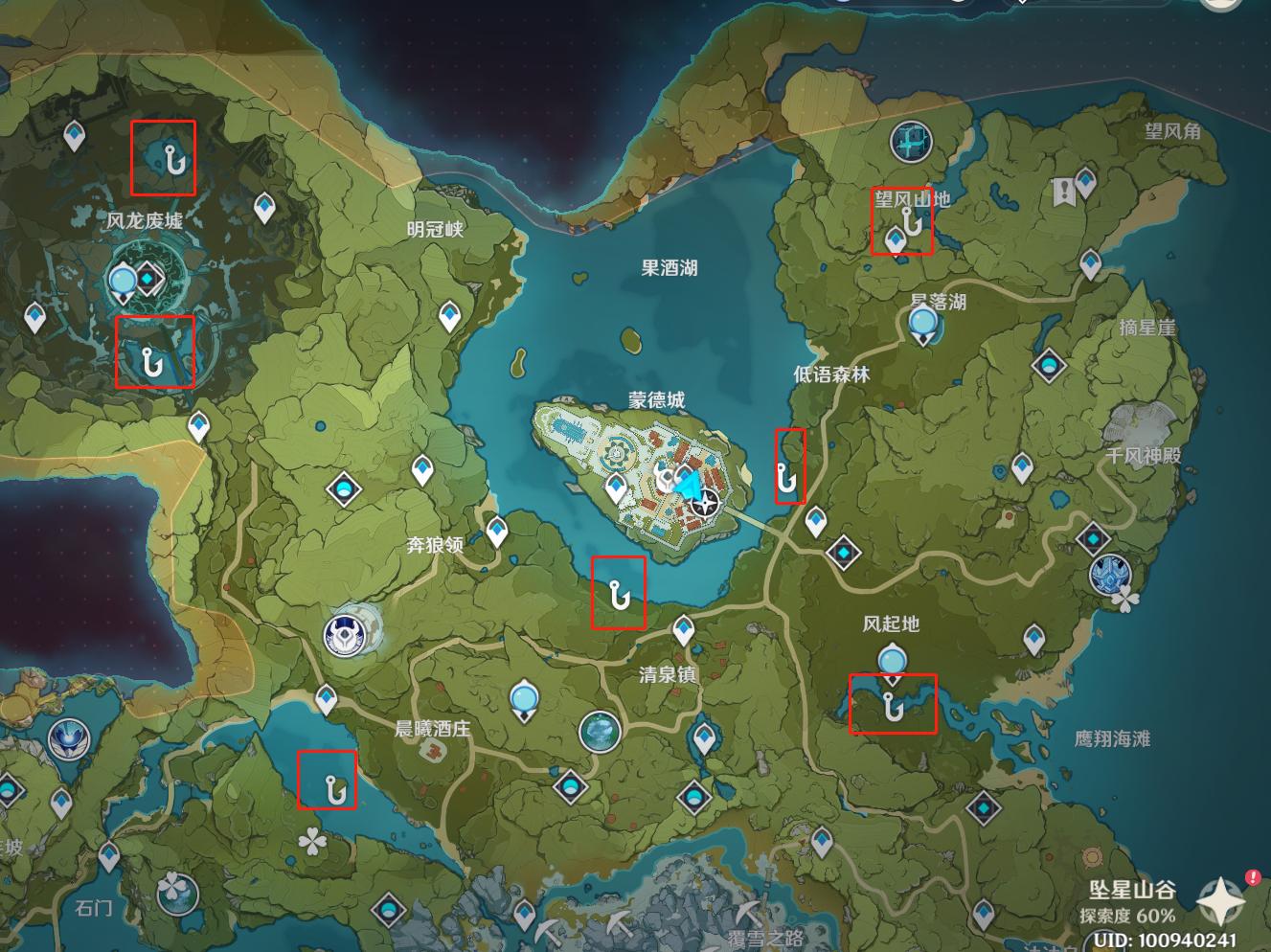Select the fishing hook north of 清泉镇
1271x952 pixels.
pyautogui.click(x=619, y=598)
